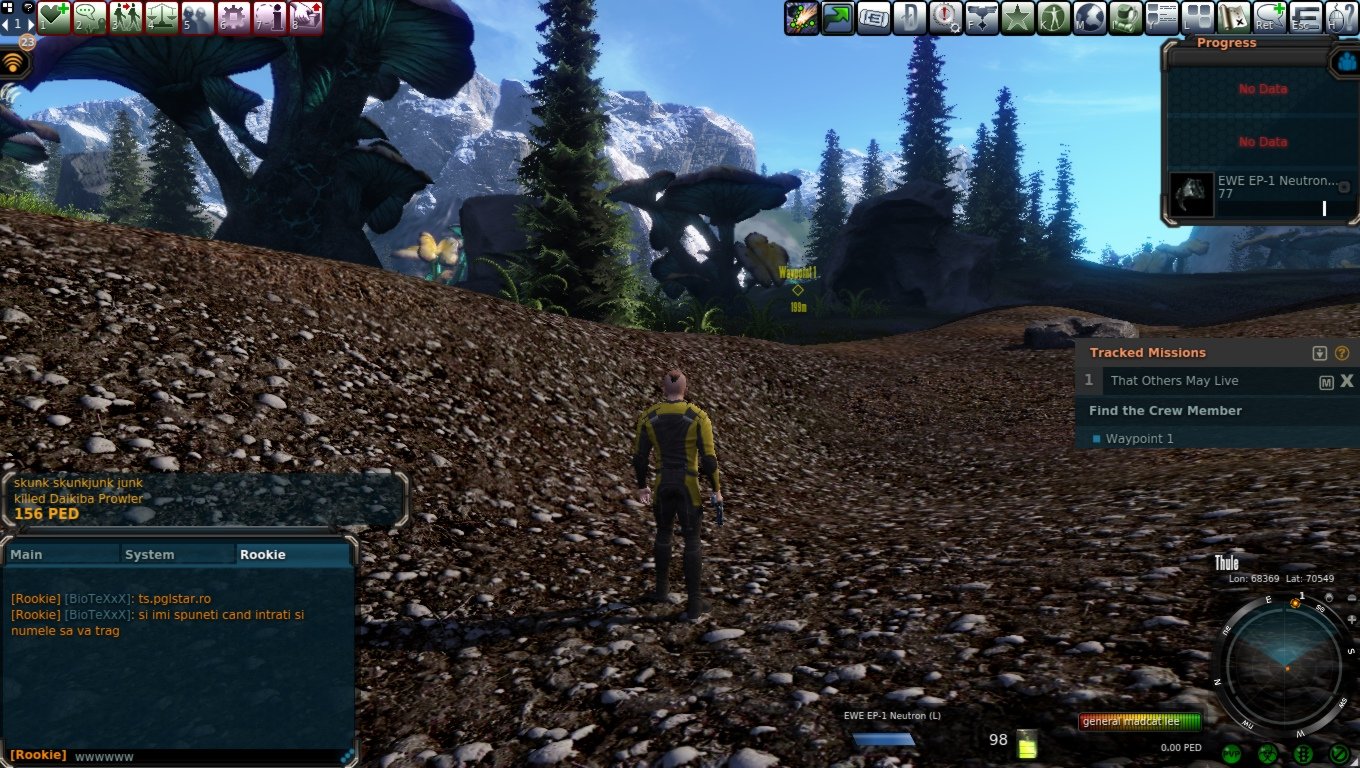Open the planet map globe icon
Image resolution: width=1360 pixels, height=768 pixels.
click(1089, 17)
